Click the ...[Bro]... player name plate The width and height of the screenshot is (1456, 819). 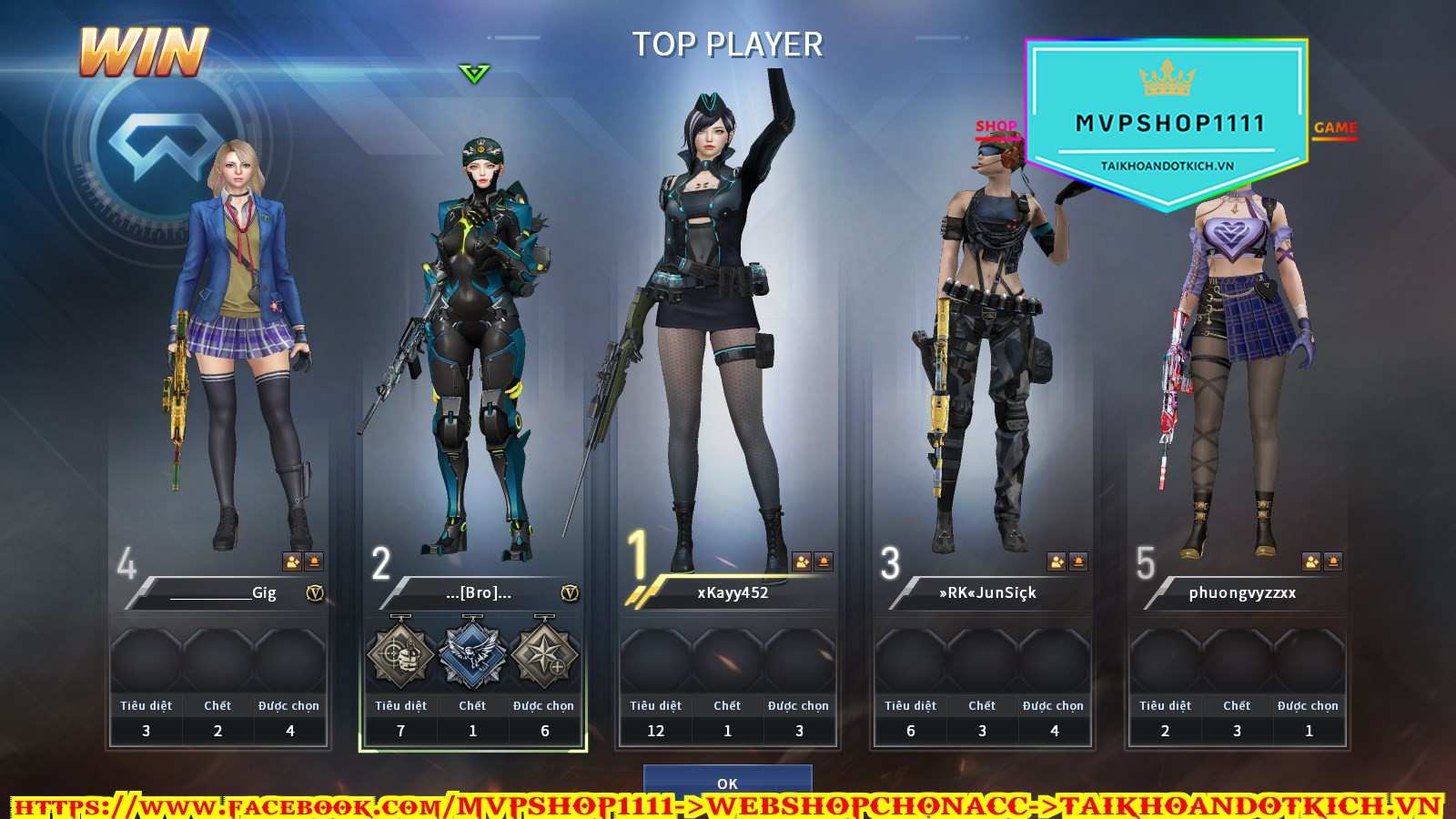[478, 593]
